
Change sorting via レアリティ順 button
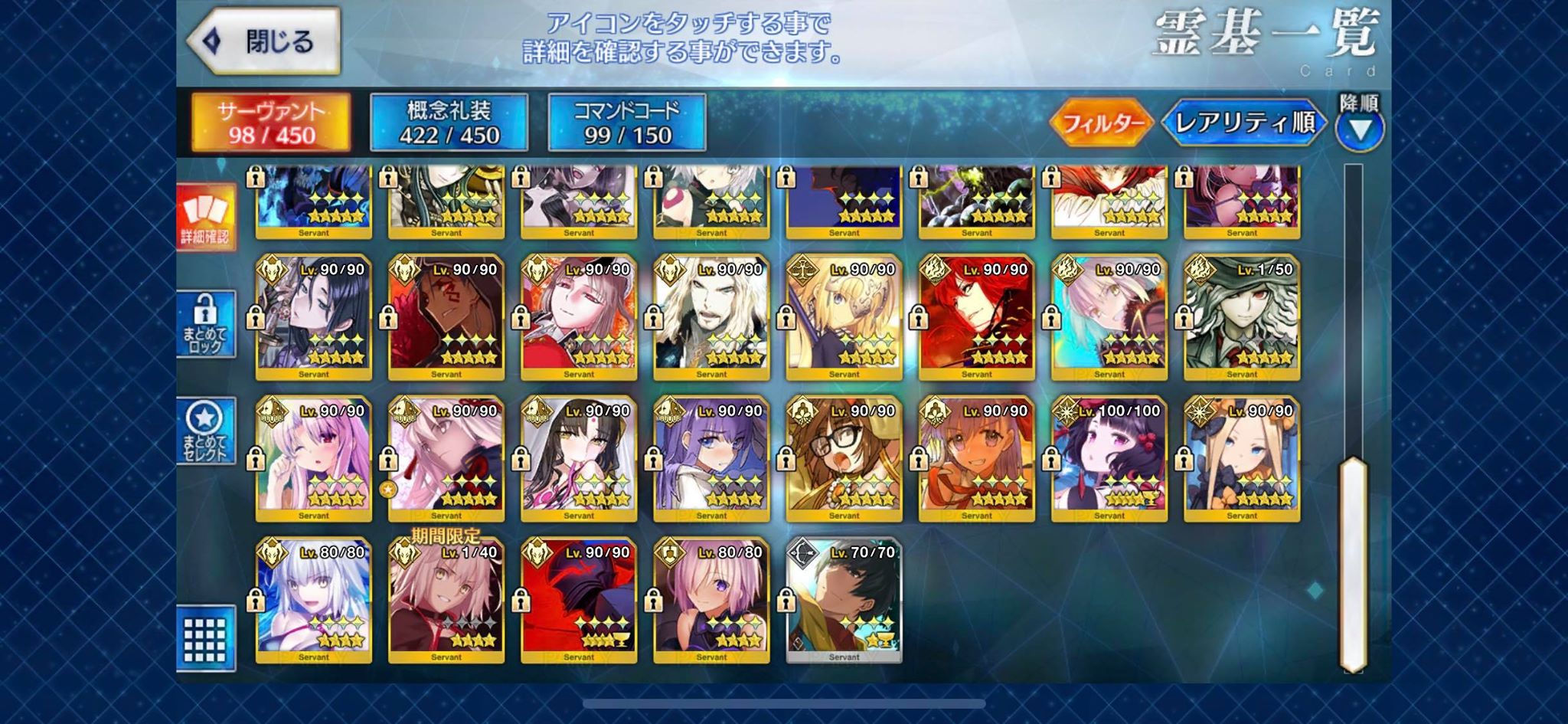tap(1244, 123)
